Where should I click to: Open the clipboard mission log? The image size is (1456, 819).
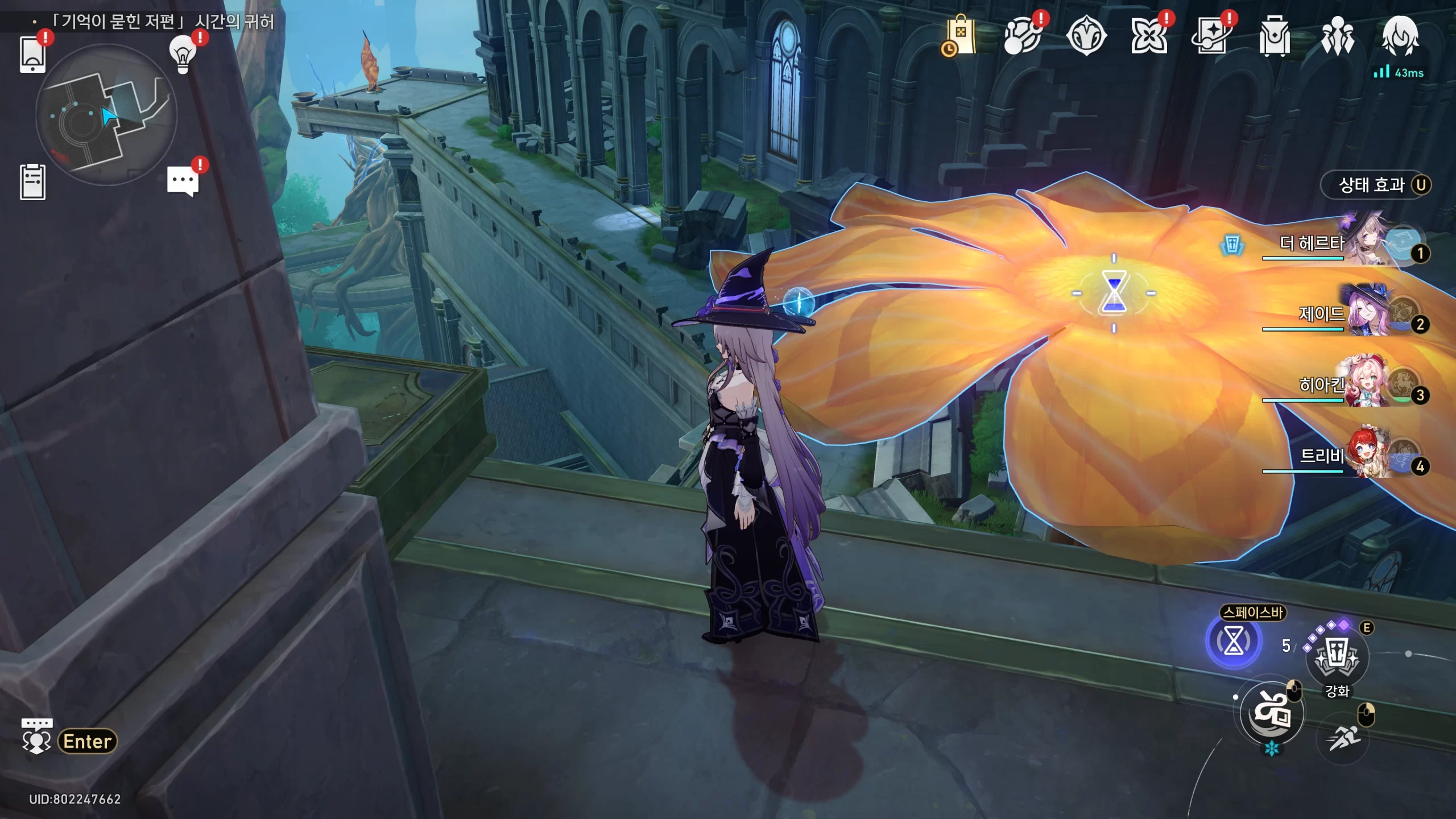[x=32, y=182]
